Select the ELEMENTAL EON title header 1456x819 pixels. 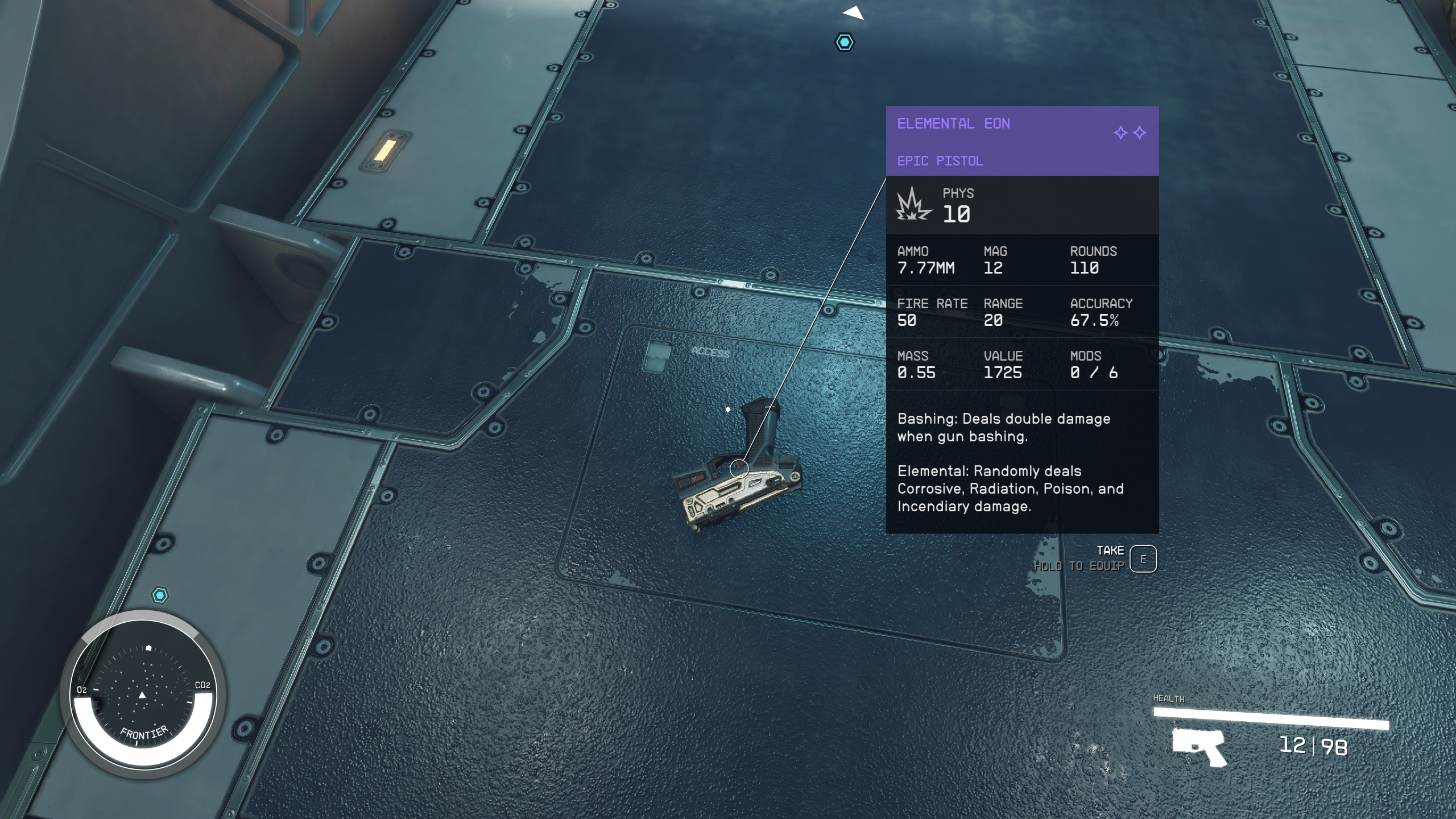(x=954, y=124)
